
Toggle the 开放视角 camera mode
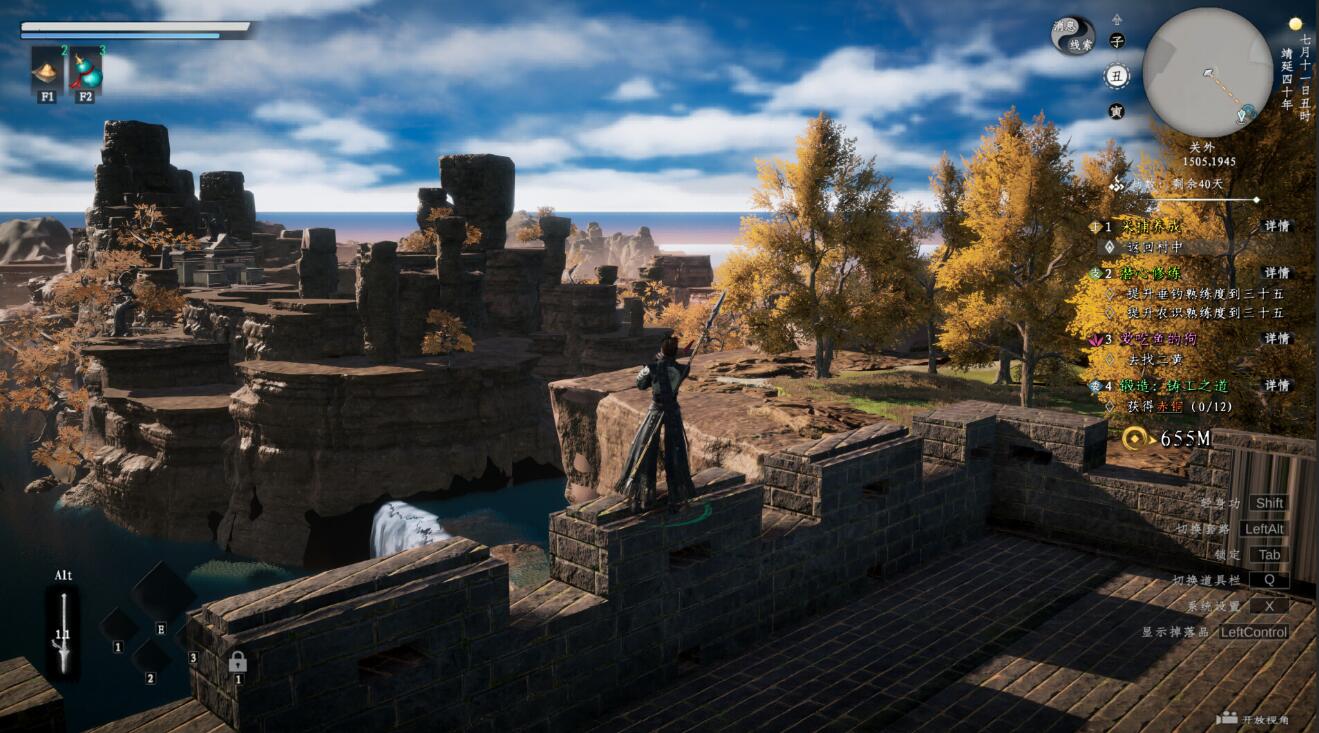1252,719
